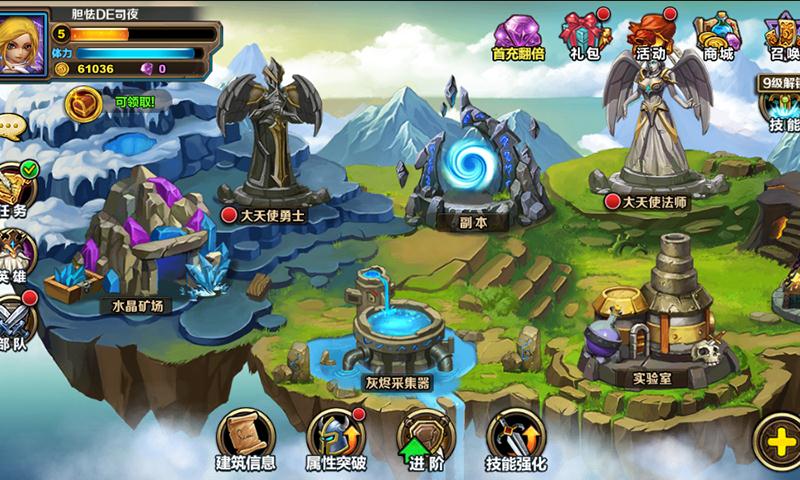Open 建筑信息 building info

(246, 438)
